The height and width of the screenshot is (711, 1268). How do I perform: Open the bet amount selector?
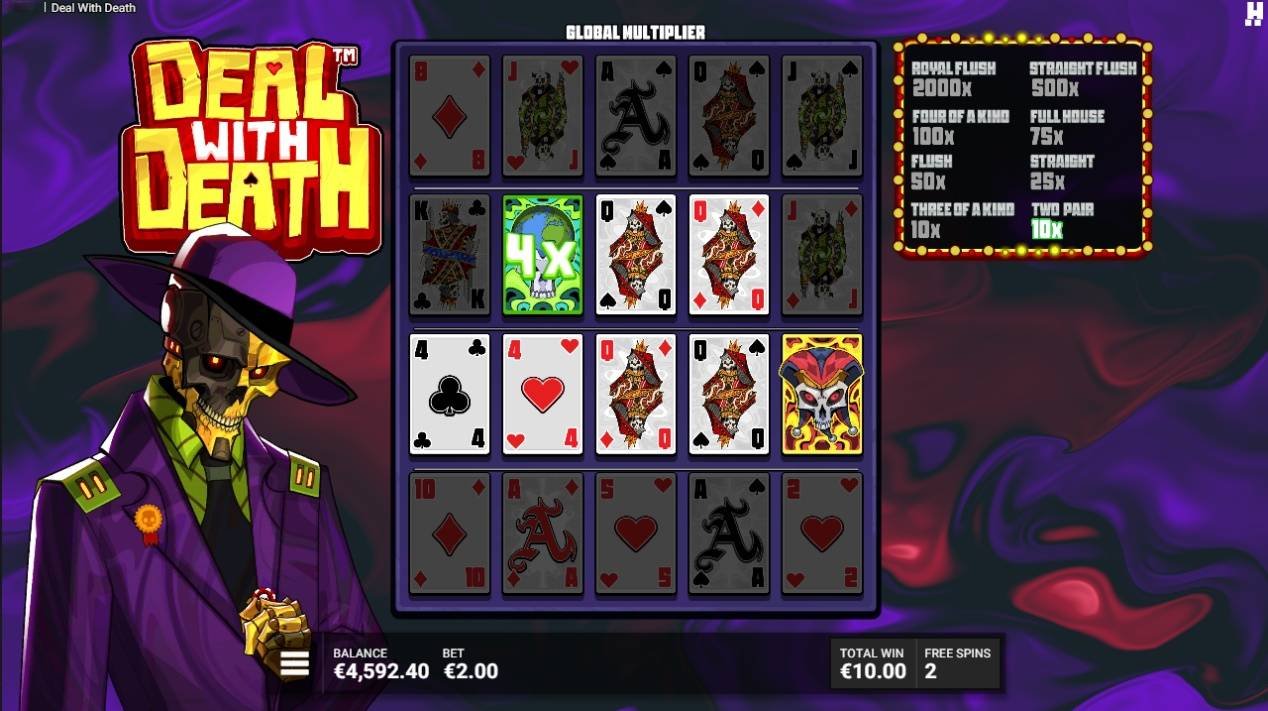pyautogui.click(x=470, y=664)
